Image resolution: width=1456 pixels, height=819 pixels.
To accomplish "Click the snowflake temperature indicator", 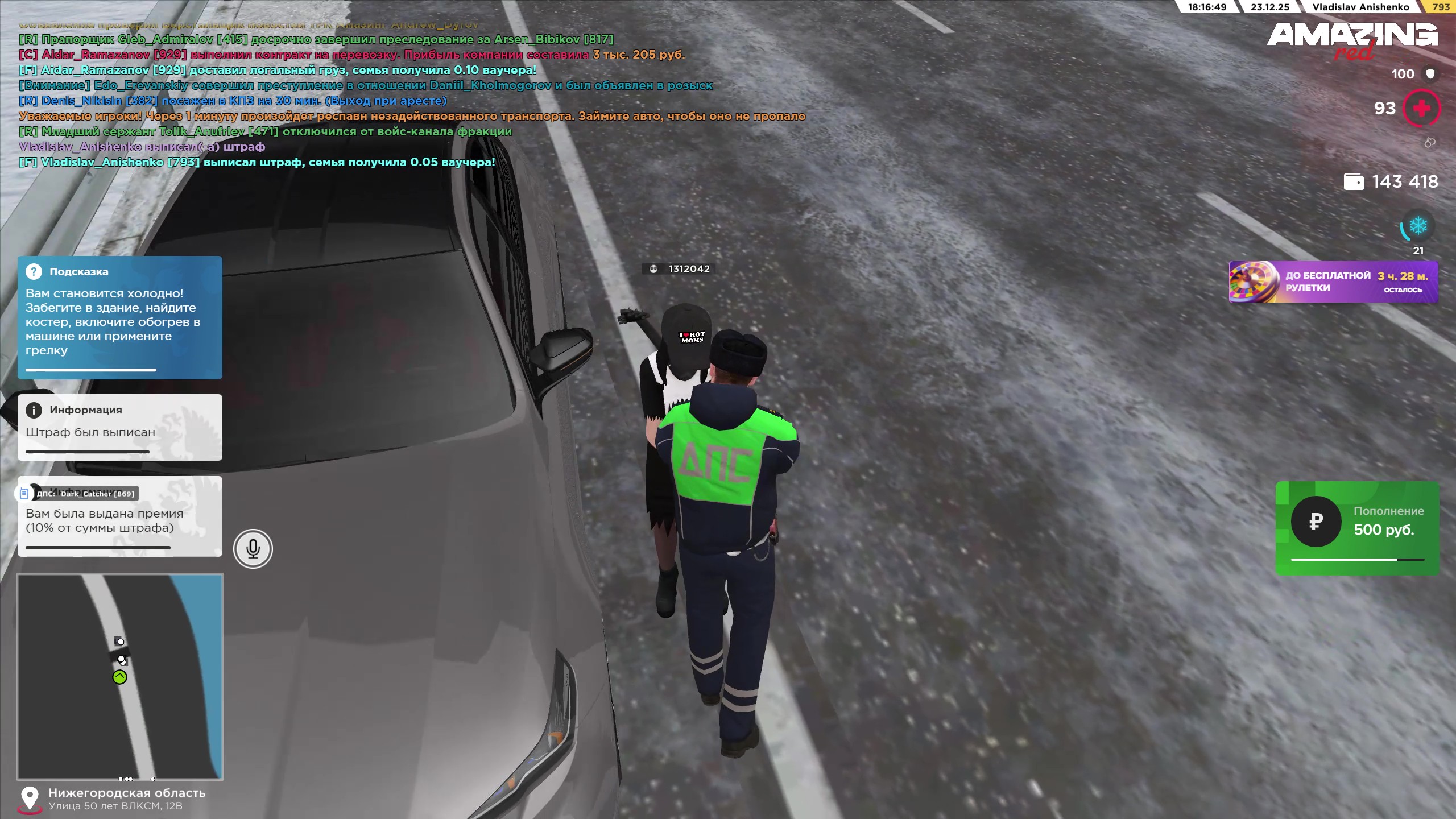I will coord(1417,226).
